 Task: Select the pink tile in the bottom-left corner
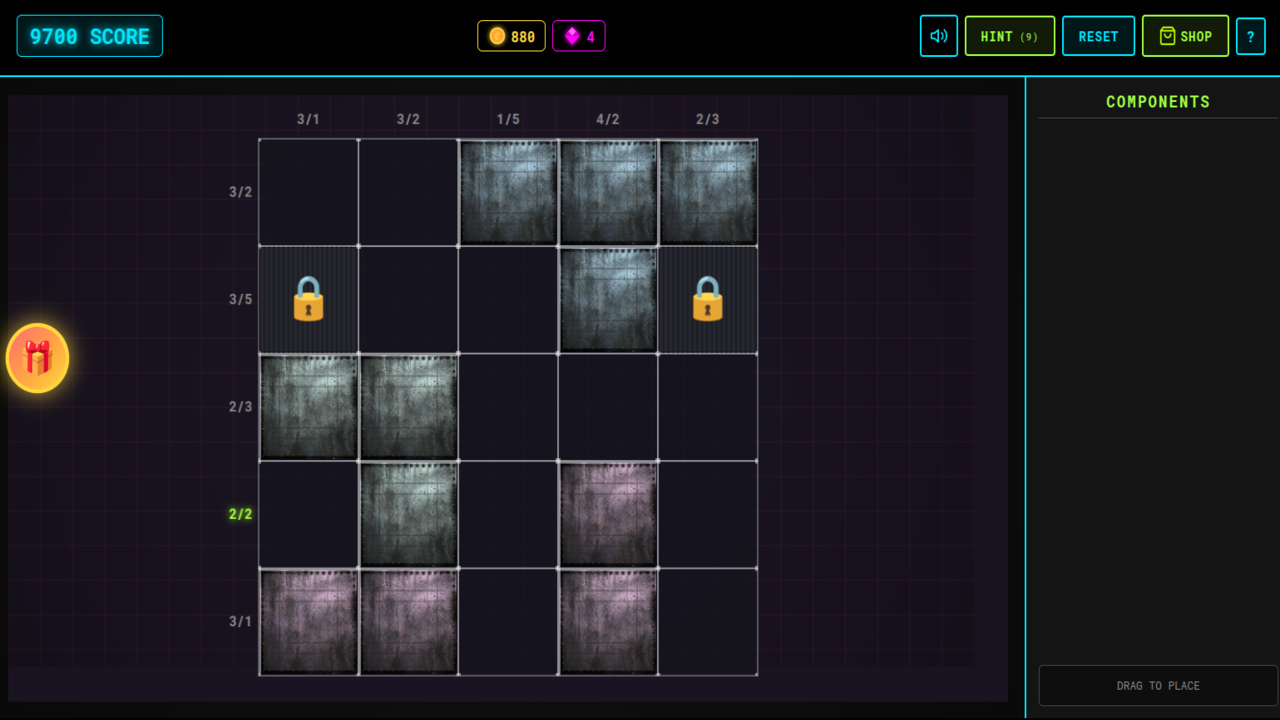pyautogui.click(x=308, y=620)
